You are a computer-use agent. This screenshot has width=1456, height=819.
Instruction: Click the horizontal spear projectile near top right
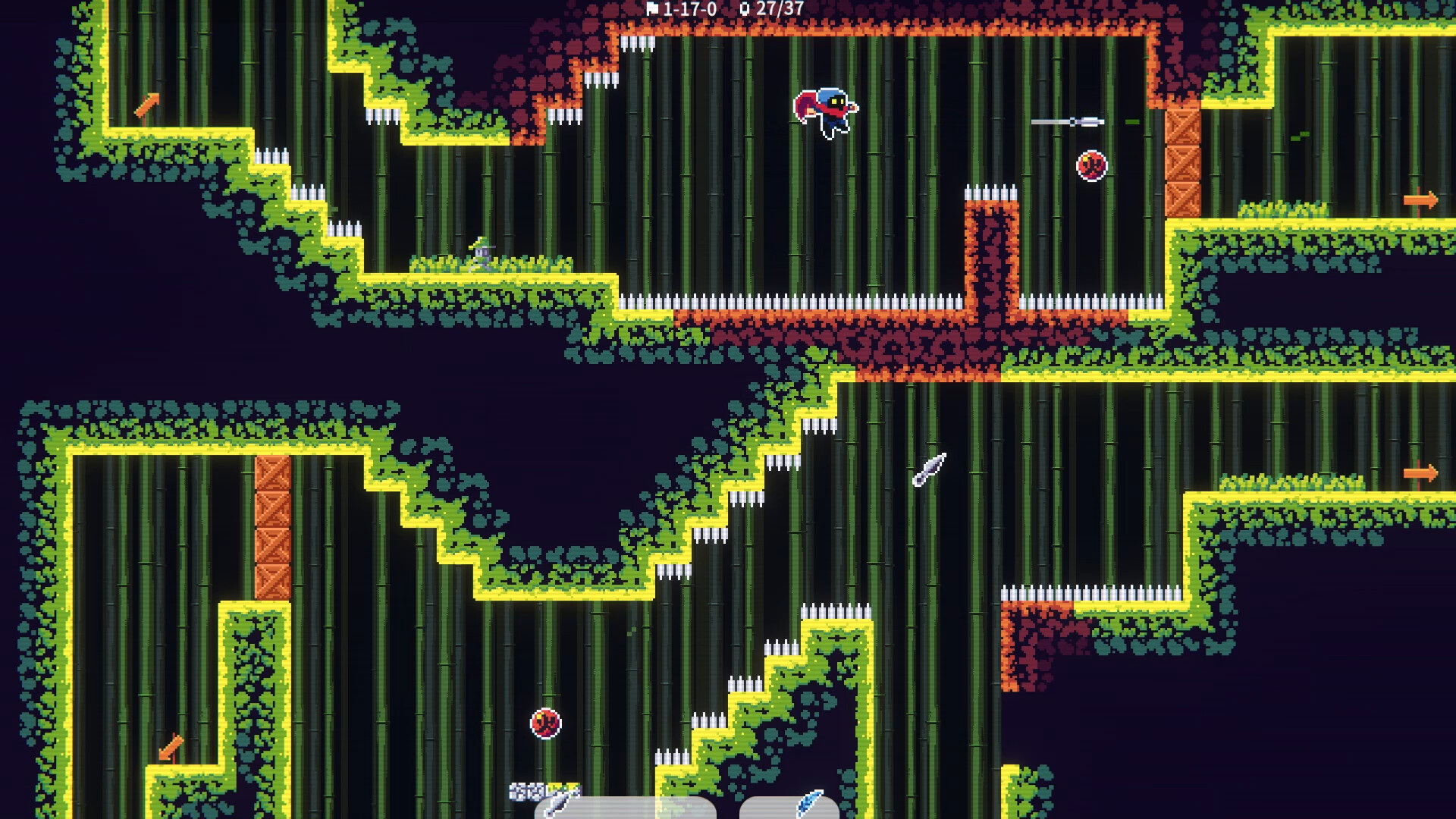1068,120
